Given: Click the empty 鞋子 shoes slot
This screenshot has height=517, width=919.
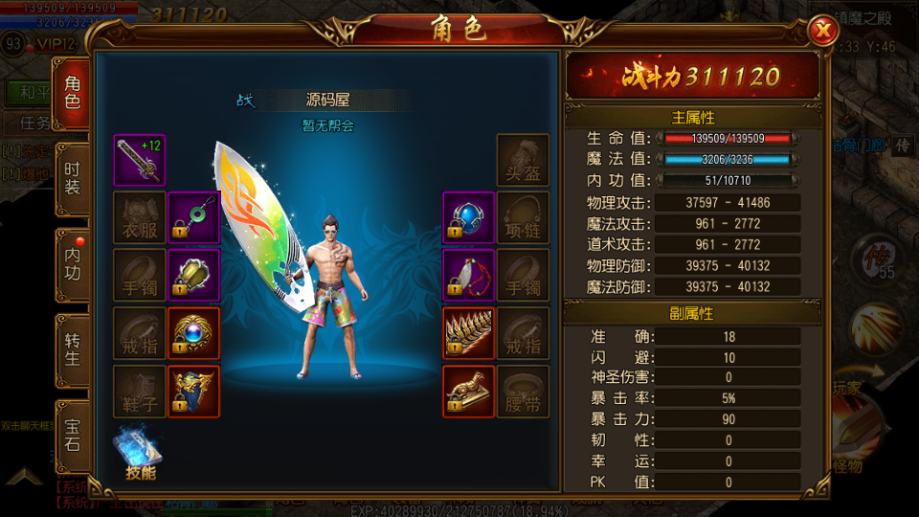Looking at the screenshot, I should tap(139, 391).
